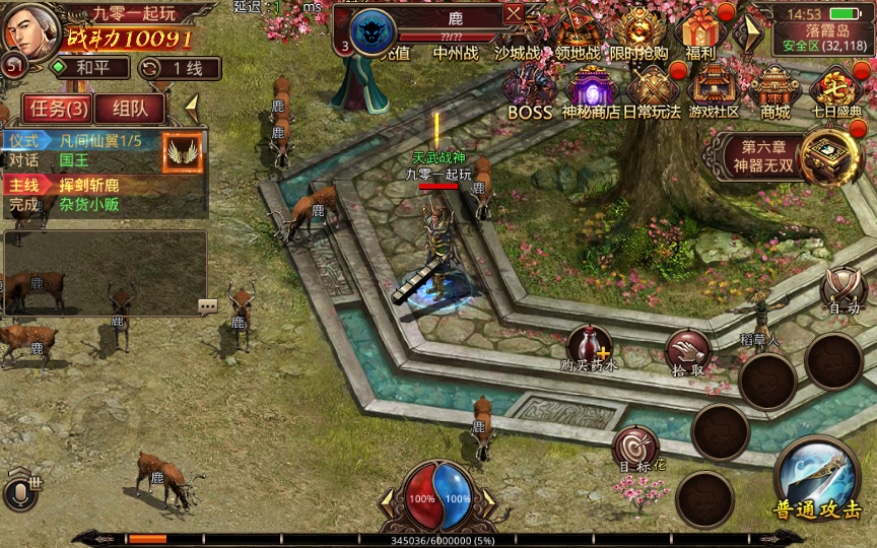Buy potions with the 购买药水 button
This screenshot has height=548, width=877.
click(589, 348)
